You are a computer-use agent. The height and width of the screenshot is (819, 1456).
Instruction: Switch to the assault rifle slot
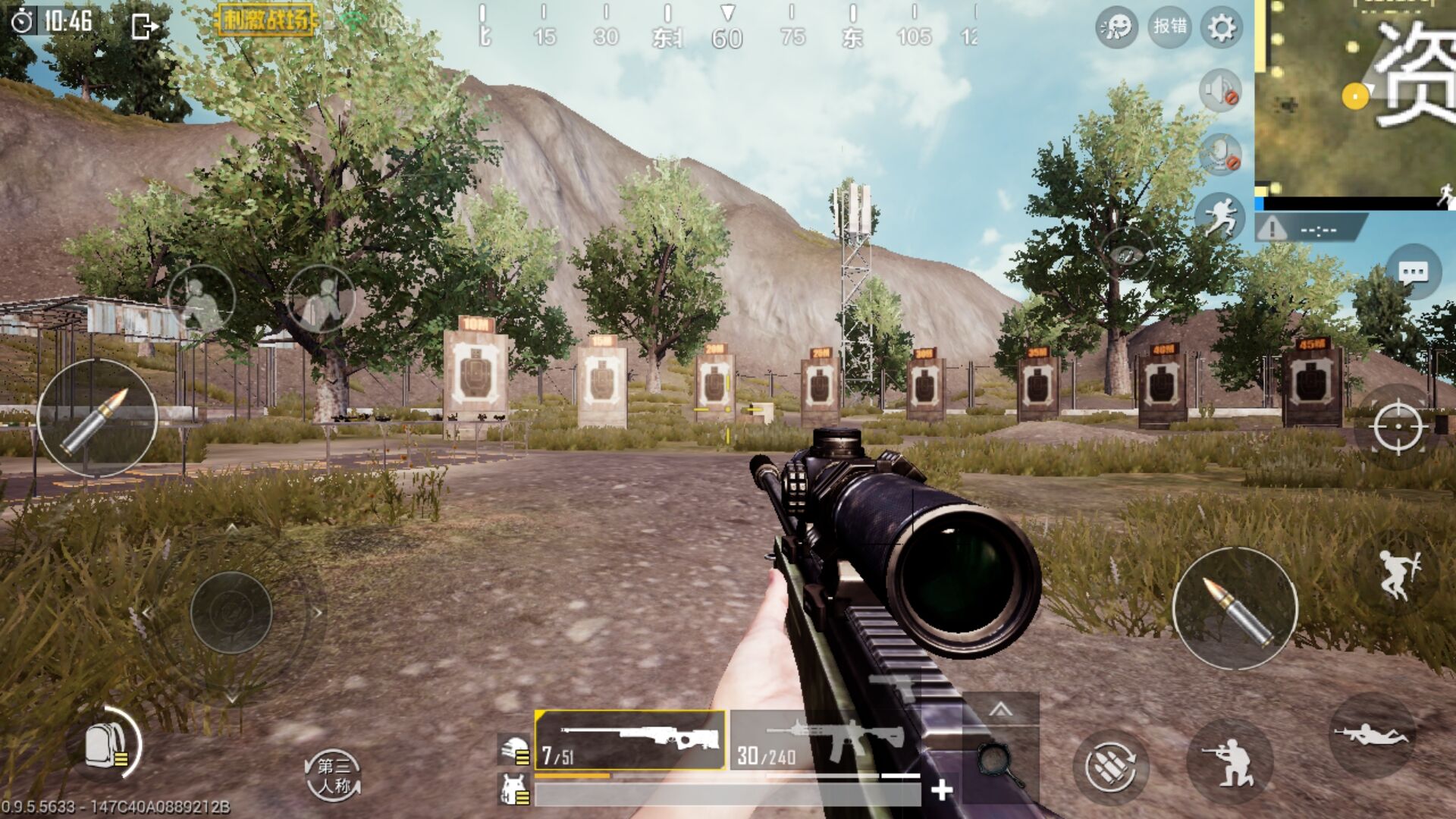click(x=823, y=740)
